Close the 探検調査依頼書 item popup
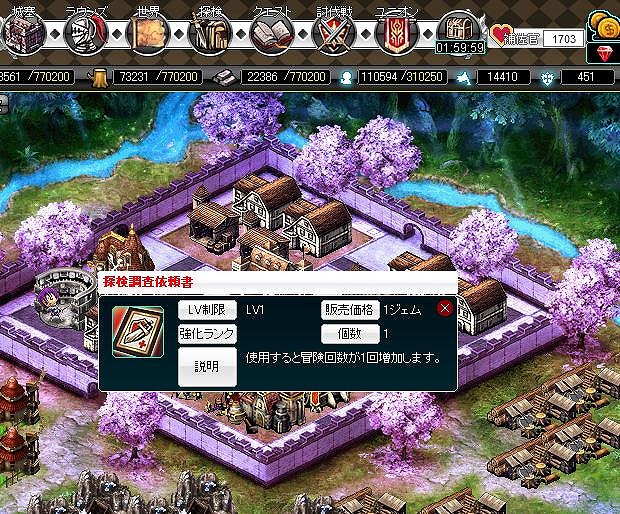Viewport: 620px width, 514px height. [445, 309]
